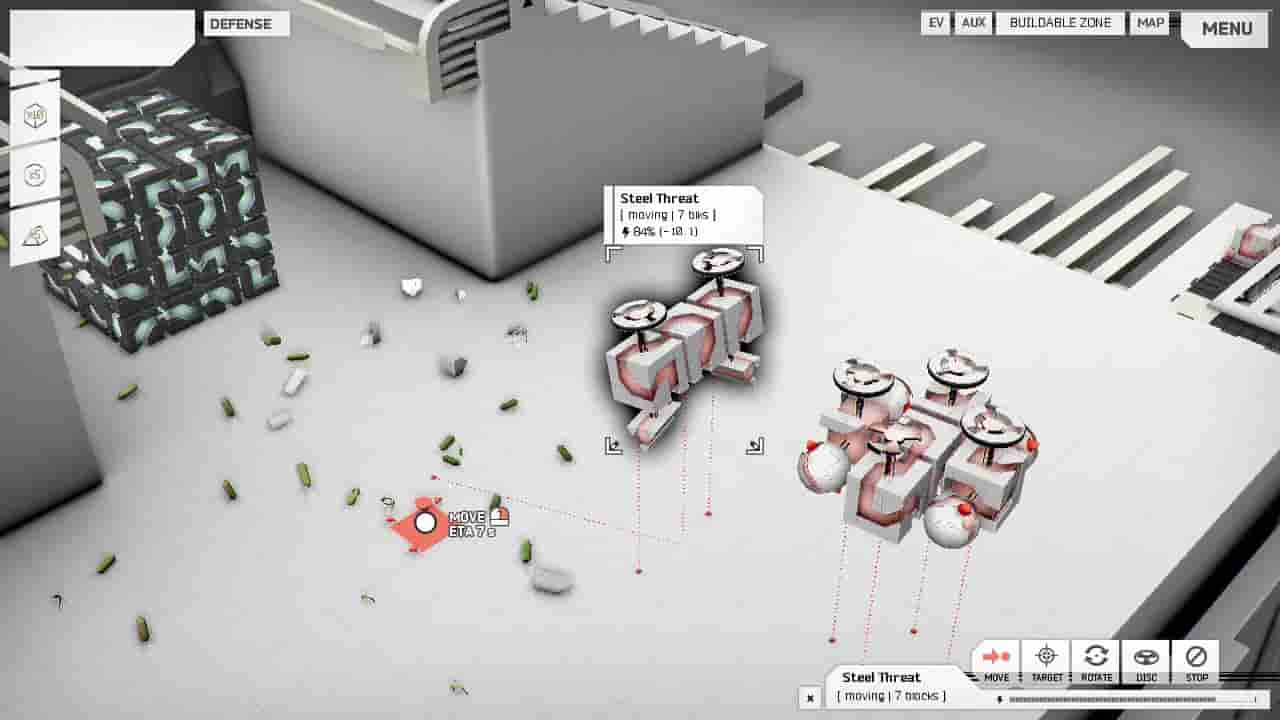The height and width of the screenshot is (720, 1280).
Task: Close the Steel Threat panel with the x
Action: (810, 697)
